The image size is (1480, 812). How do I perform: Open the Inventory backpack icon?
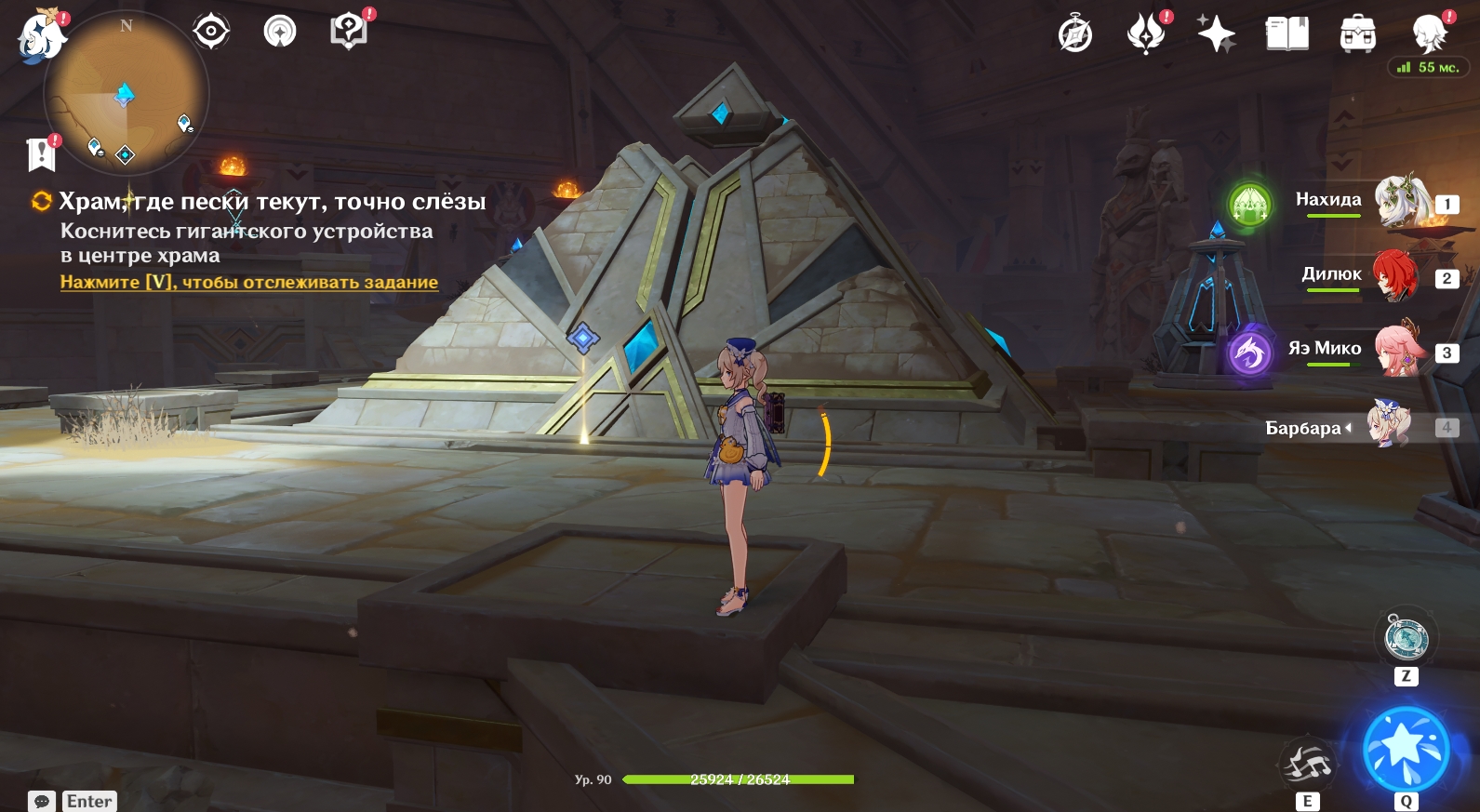coord(1358,34)
